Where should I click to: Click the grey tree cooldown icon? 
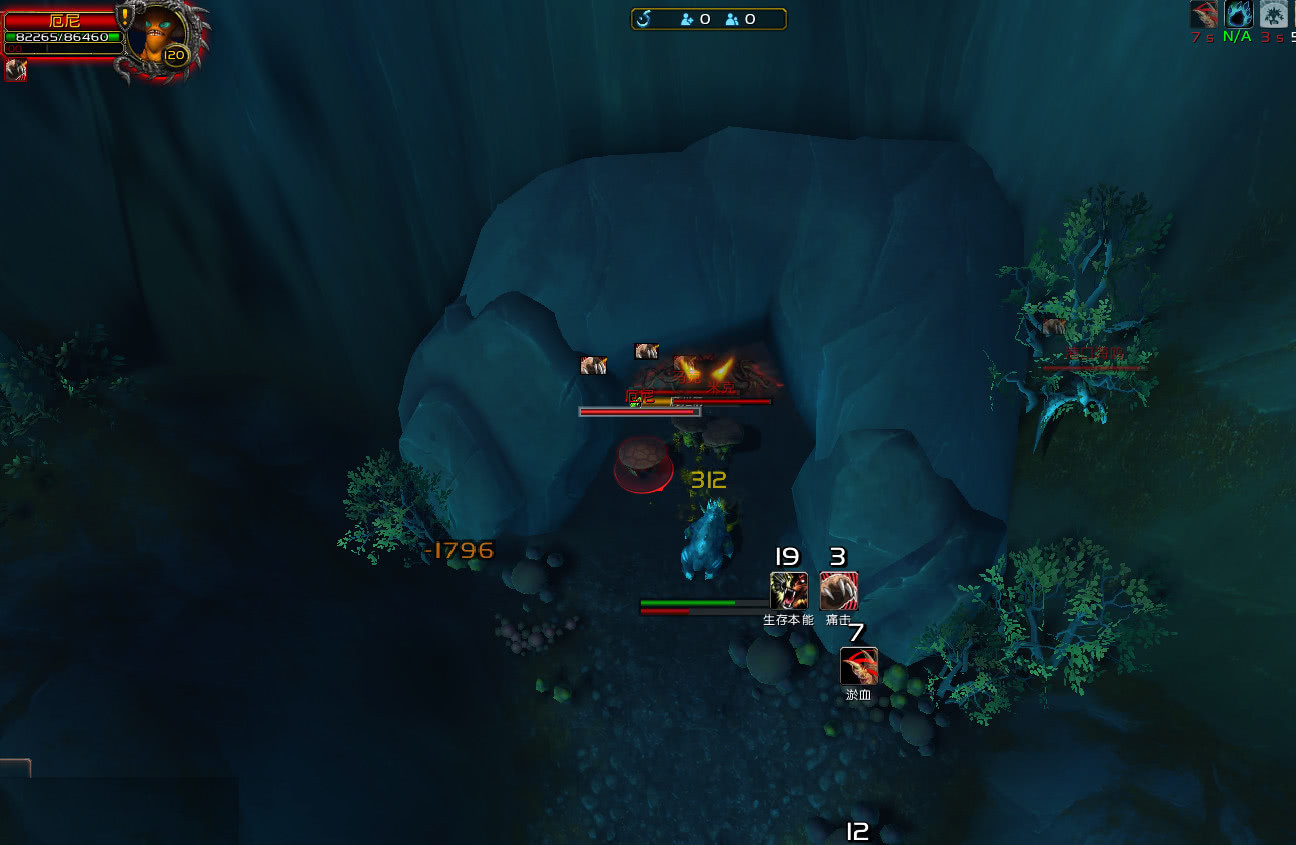1273,14
